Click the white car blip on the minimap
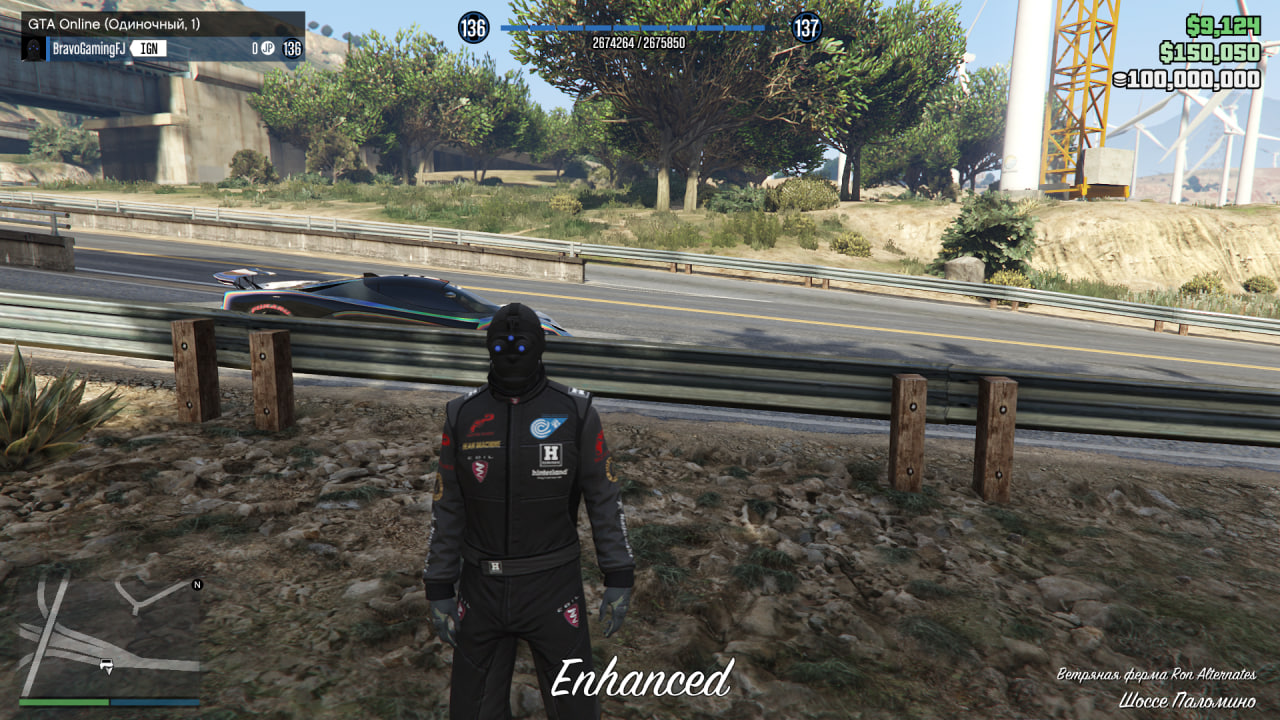This screenshot has width=1280, height=720. point(106,664)
